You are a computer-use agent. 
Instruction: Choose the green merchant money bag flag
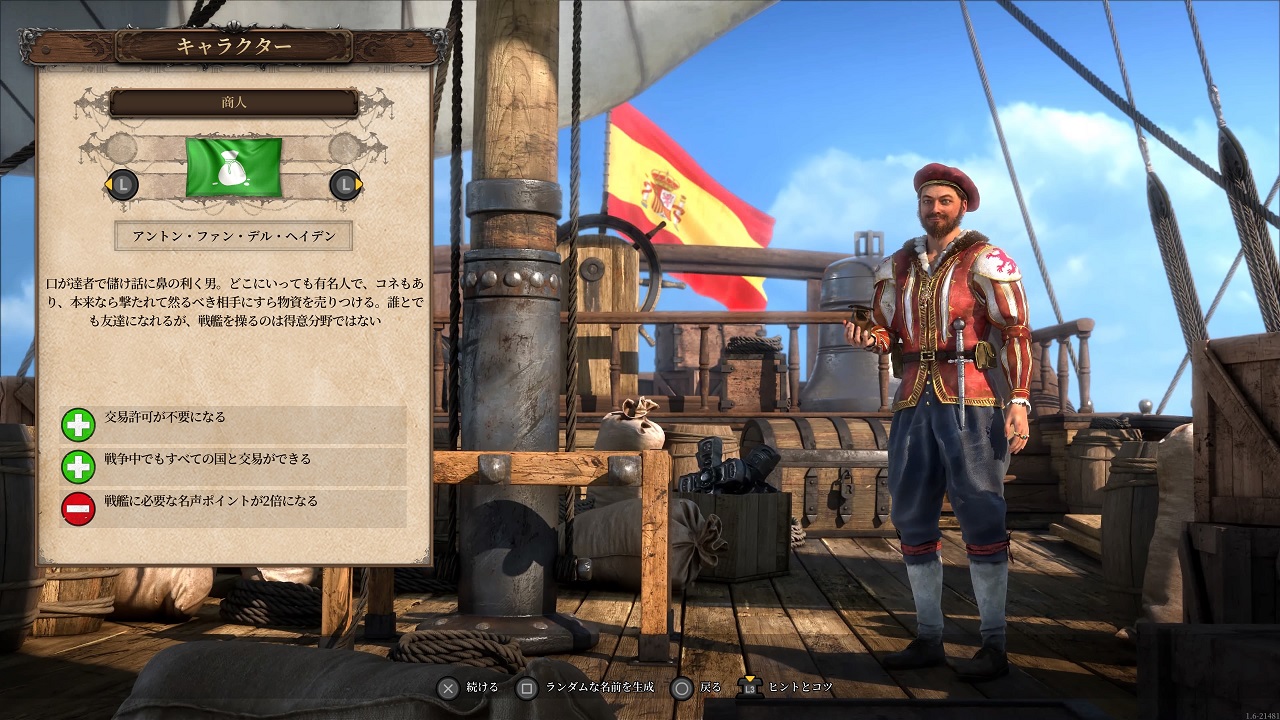[234, 168]
